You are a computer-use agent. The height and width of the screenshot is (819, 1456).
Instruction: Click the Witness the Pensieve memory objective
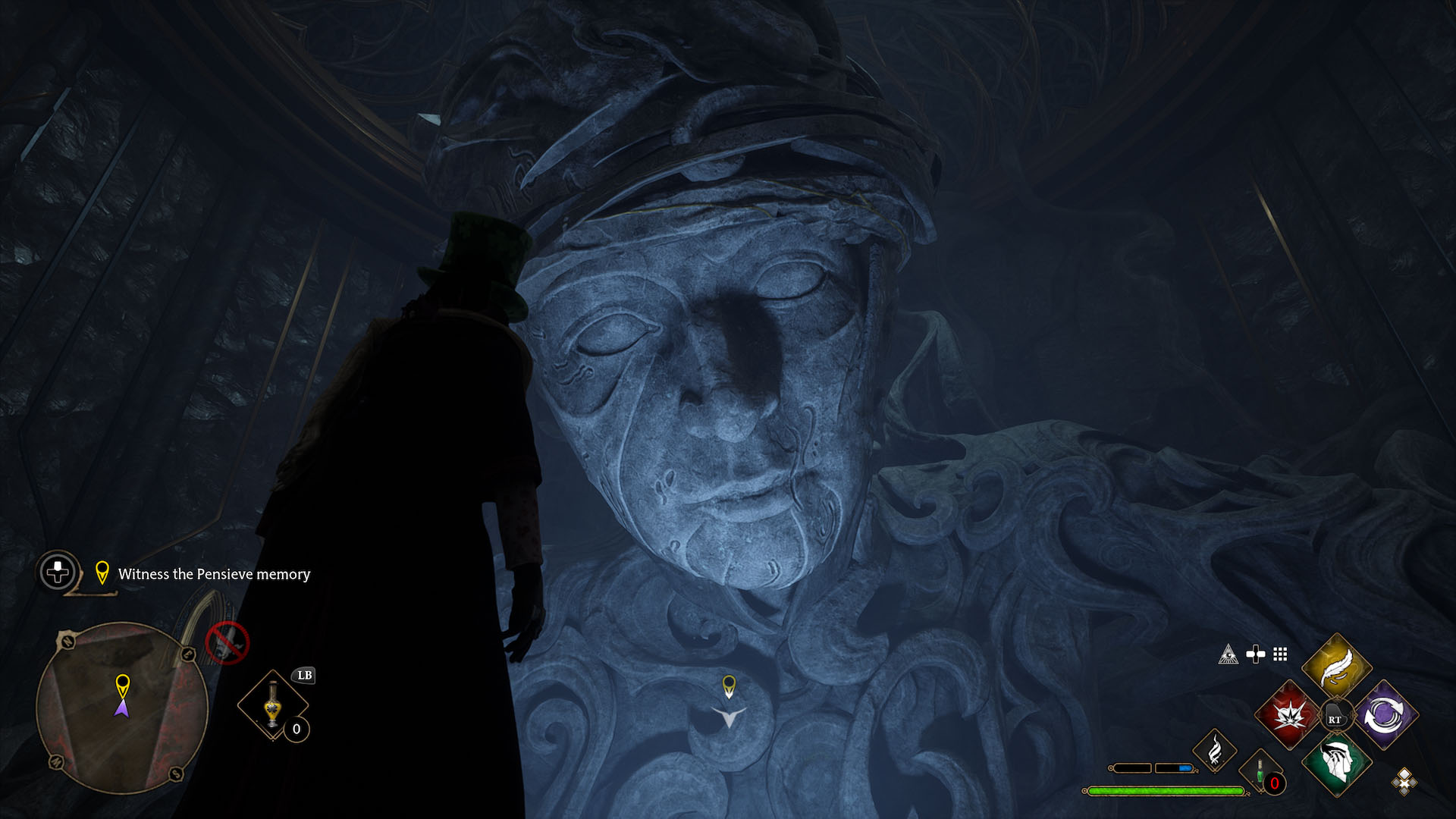coord(214,574)
